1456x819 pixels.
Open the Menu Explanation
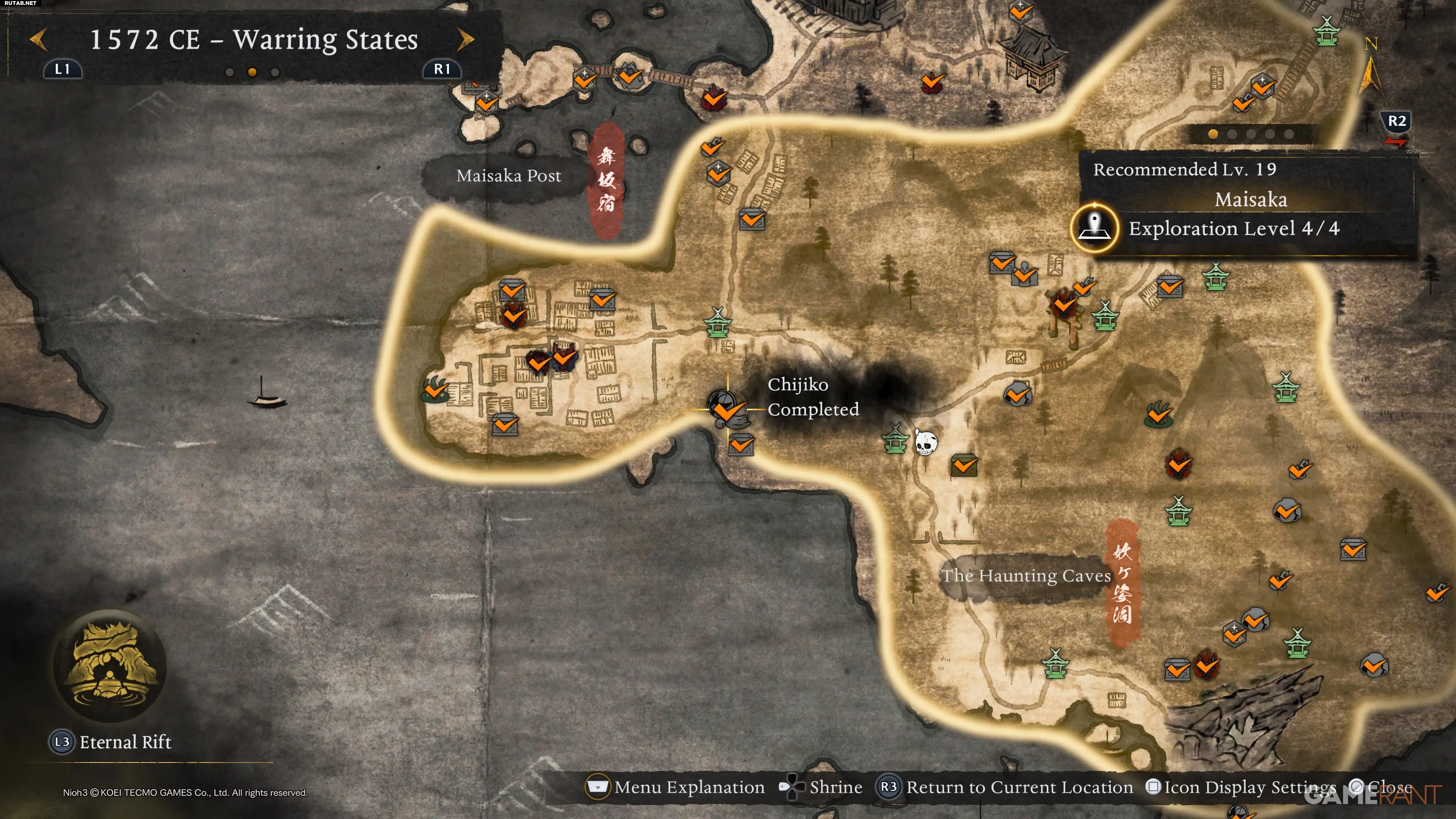(676, 787)
